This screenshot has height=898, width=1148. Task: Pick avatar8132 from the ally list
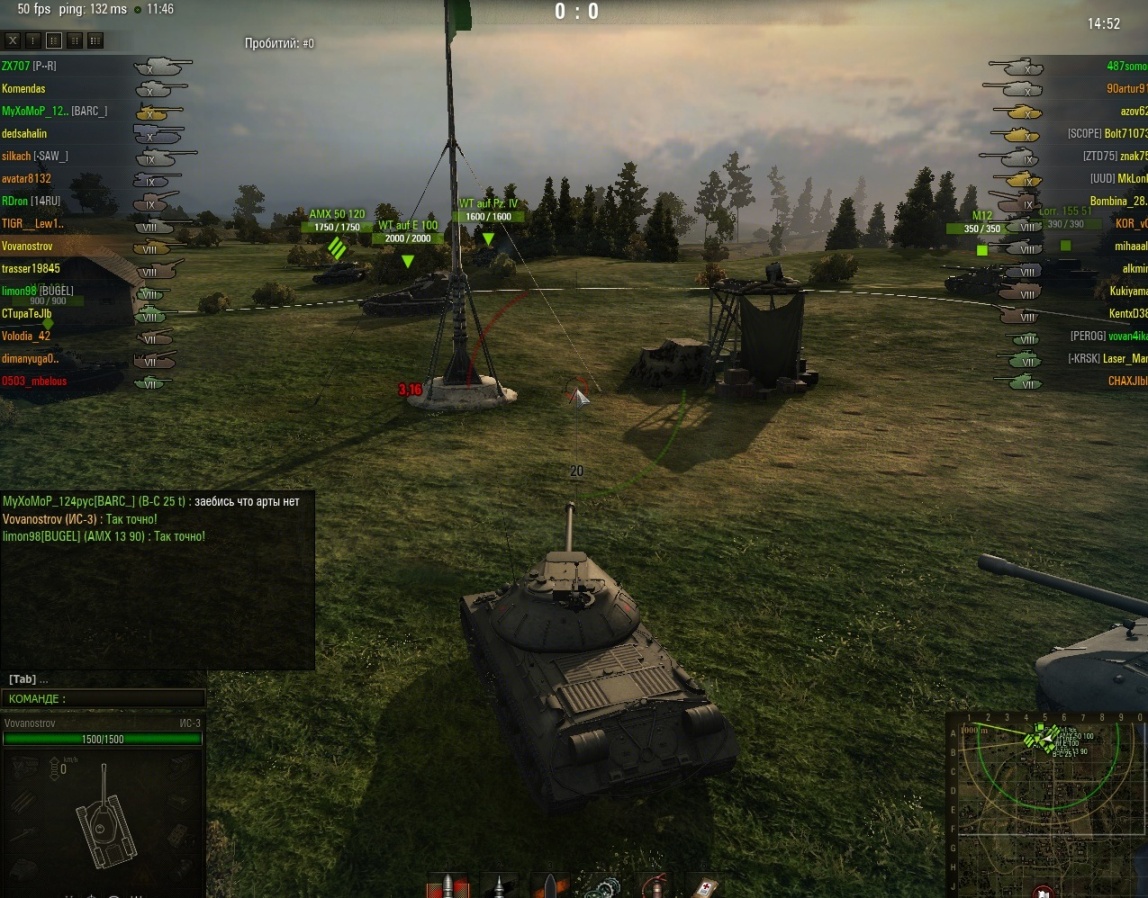[26, 179]
